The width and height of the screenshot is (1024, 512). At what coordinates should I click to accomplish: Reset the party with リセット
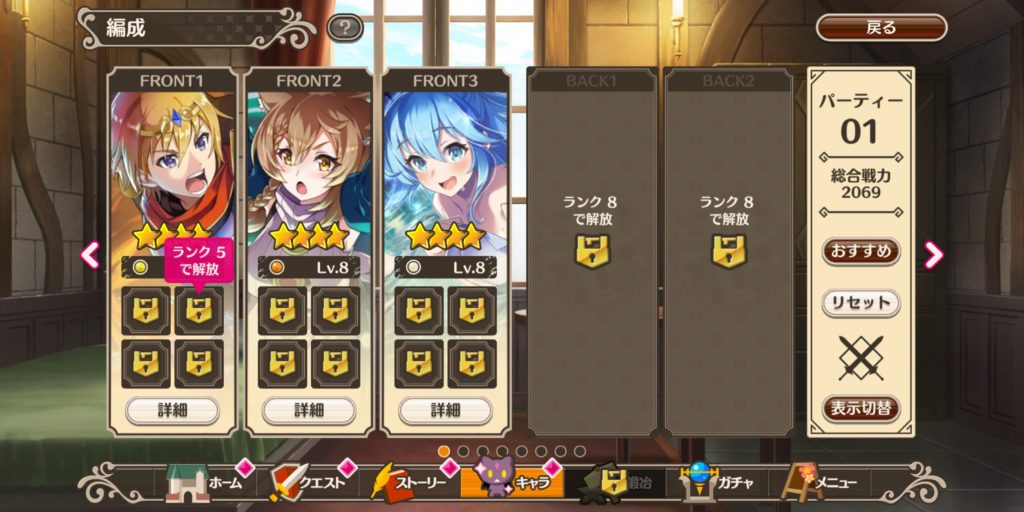pyautogui.click(x=861, y=303)
